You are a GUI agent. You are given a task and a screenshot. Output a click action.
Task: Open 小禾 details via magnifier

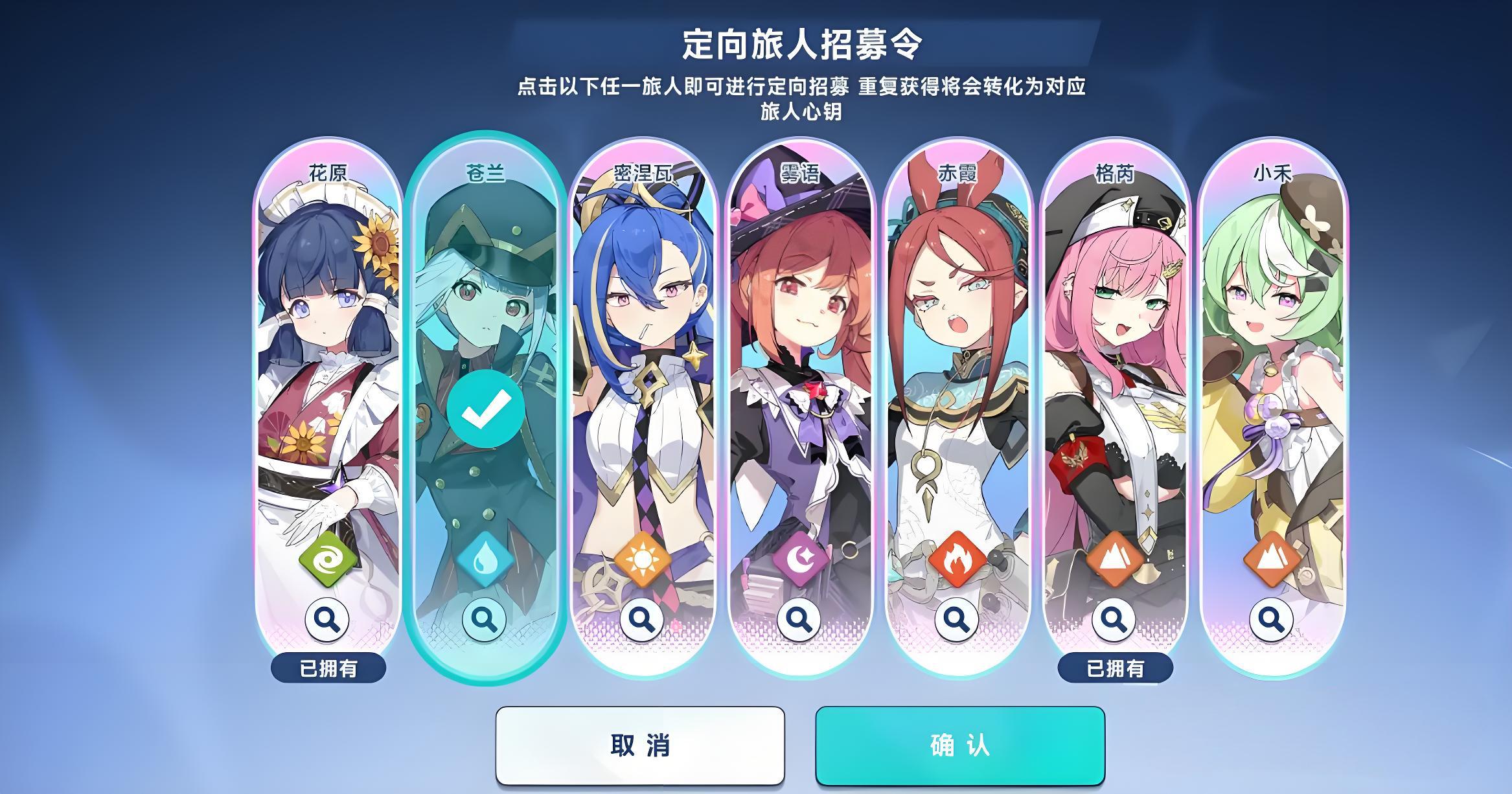[x=1271, y=620]
